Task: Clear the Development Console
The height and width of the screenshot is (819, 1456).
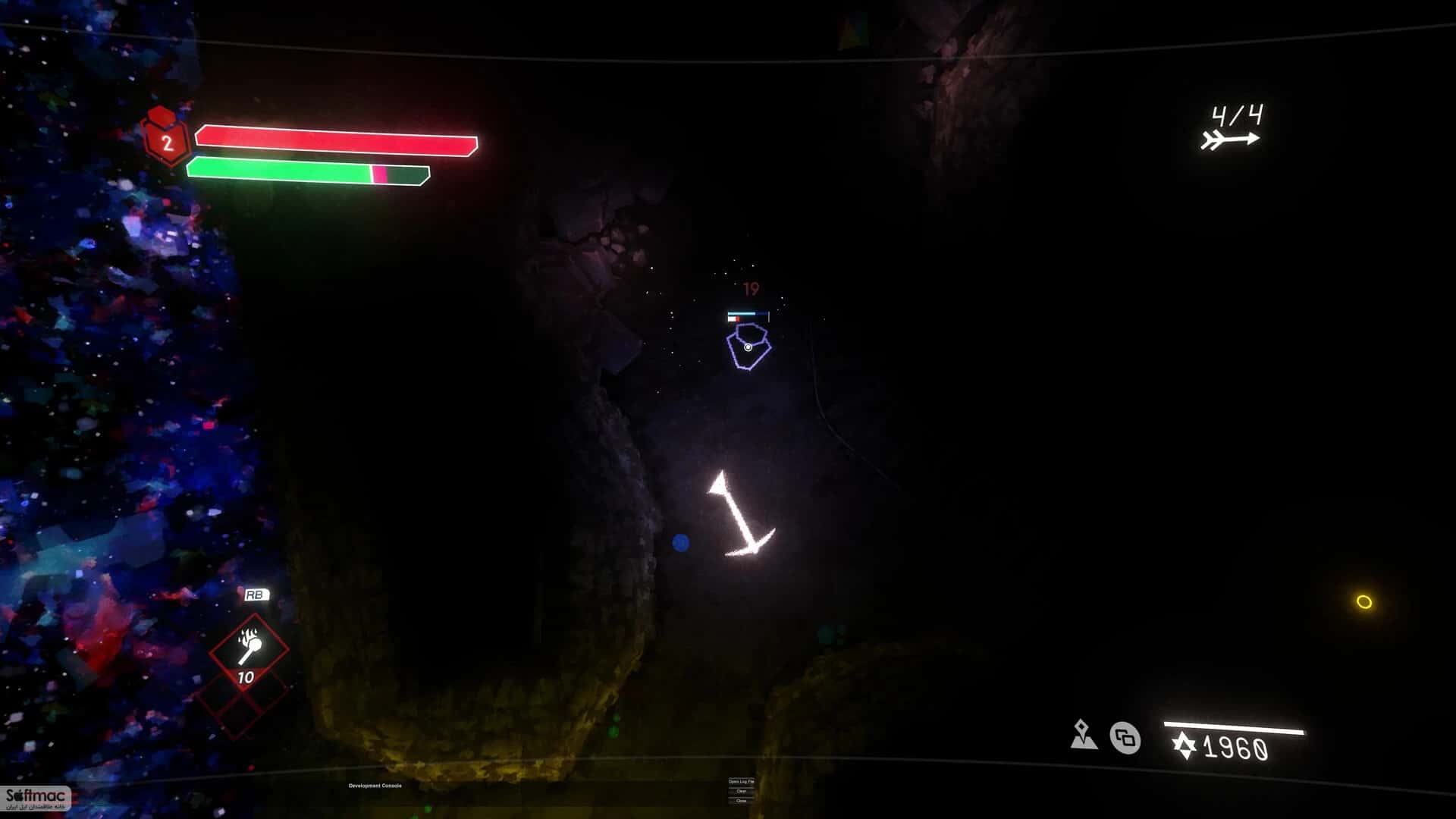Action: (741, 791)
